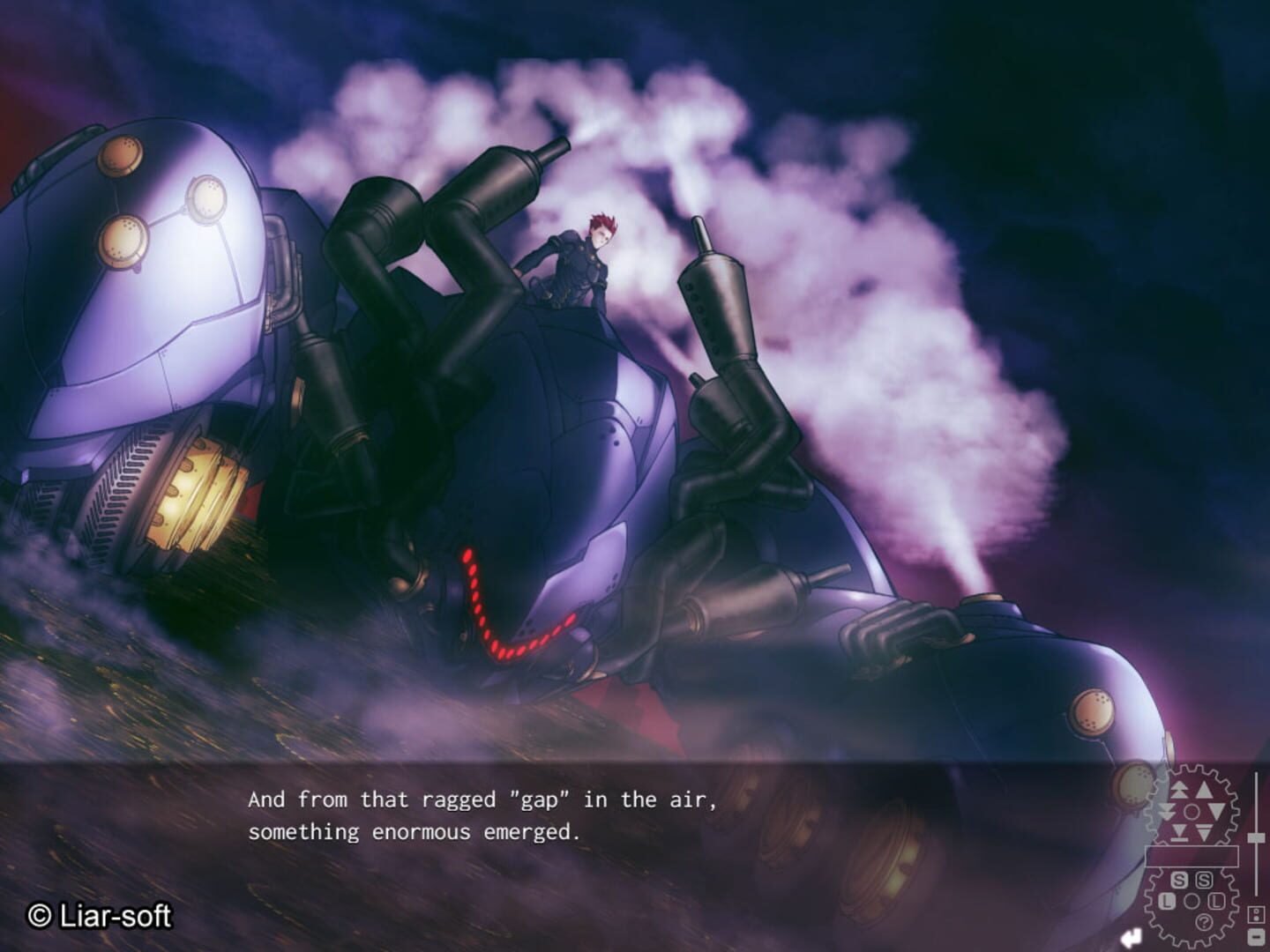Fast-forward with the double down arrow
This screenshot has height=952, width=1270.
click(1165, 810)
